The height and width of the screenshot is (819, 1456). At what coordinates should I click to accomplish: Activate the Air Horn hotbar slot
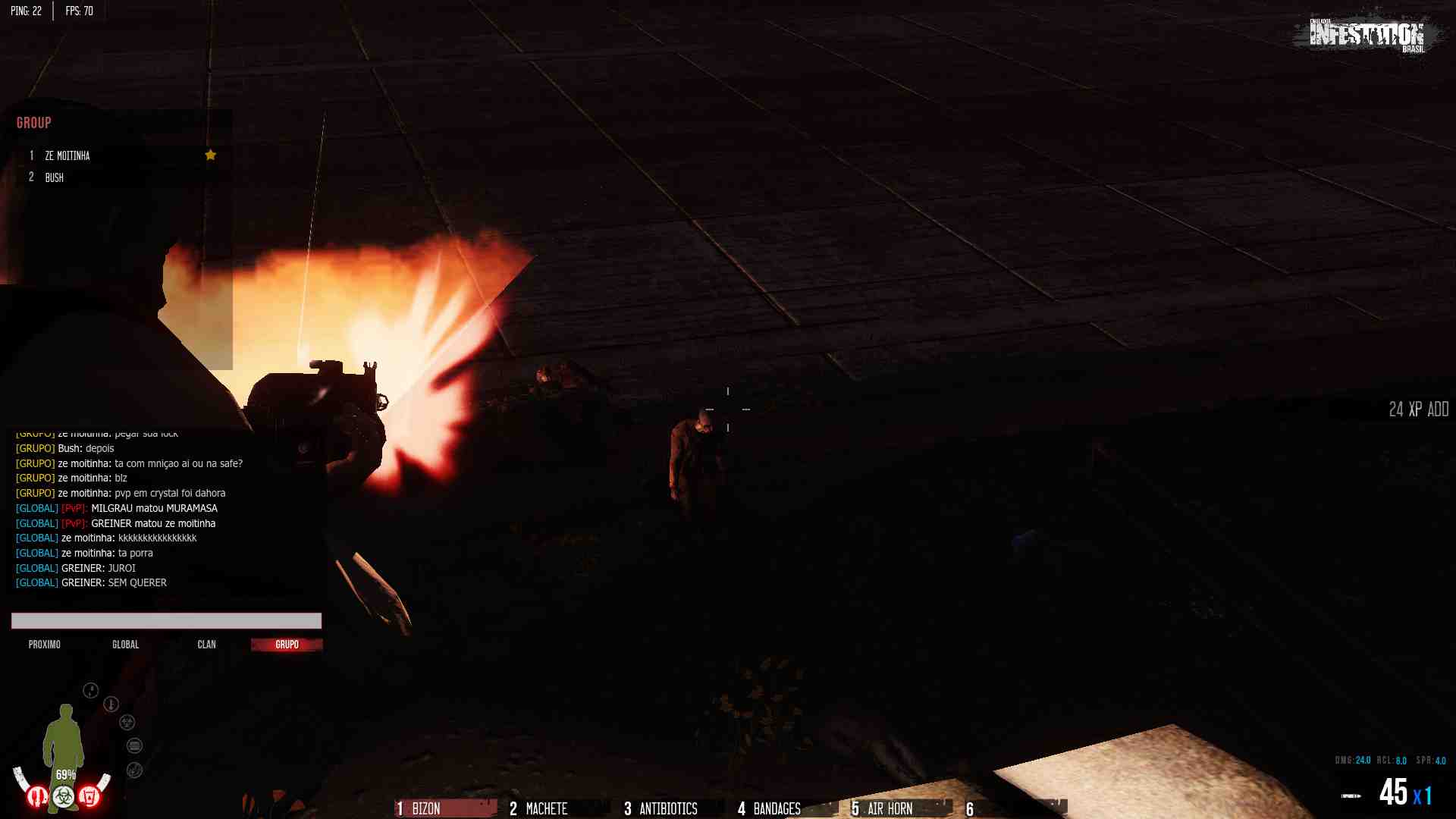[899, 808]
